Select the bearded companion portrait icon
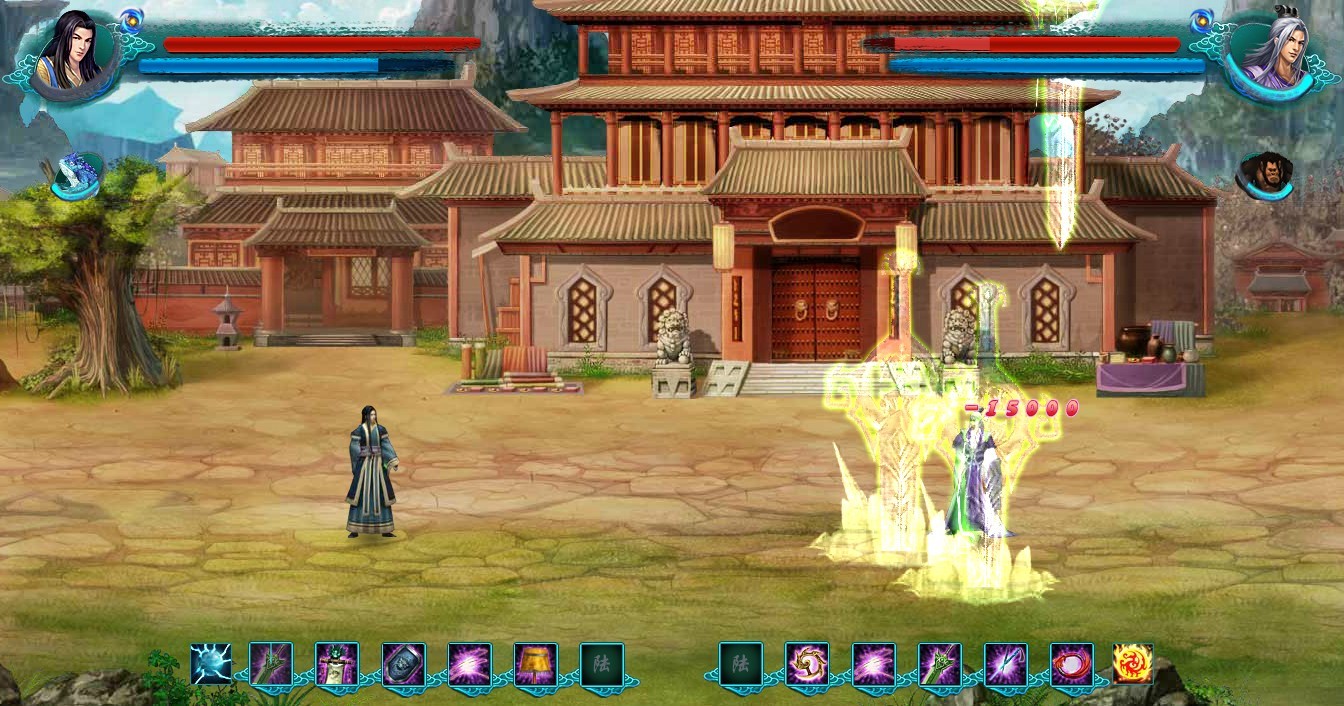 (1265, 175)
